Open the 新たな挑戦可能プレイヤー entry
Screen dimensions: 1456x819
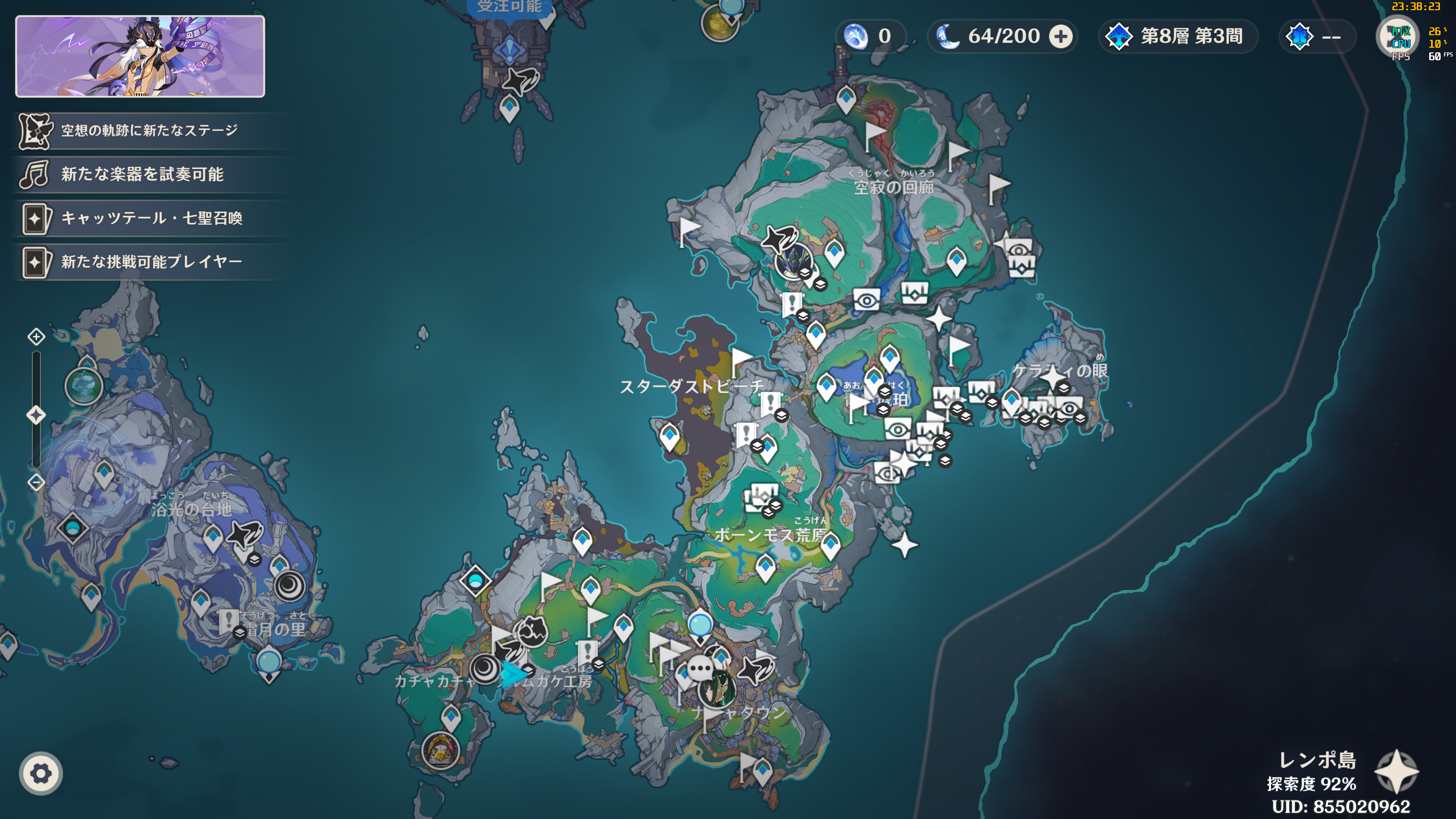click(x=152, y=262)
